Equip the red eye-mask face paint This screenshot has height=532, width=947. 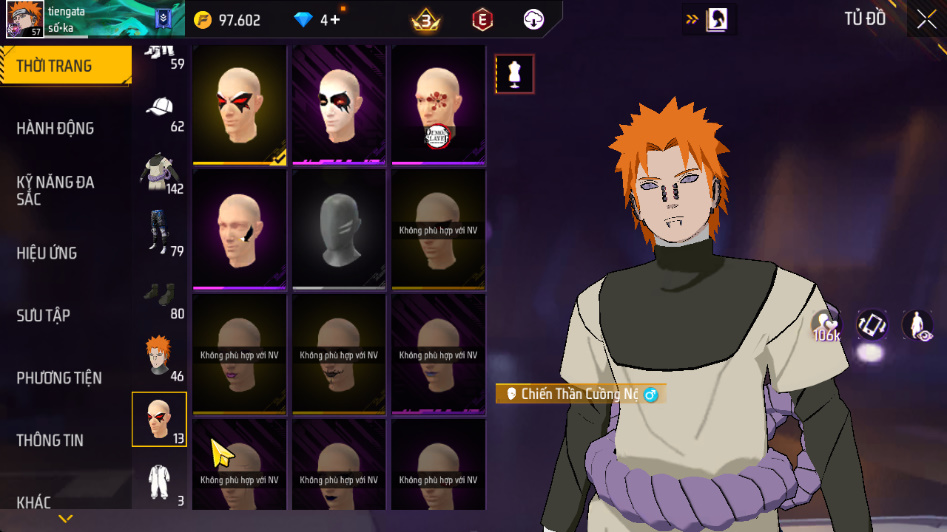click(x=239, y=103)
